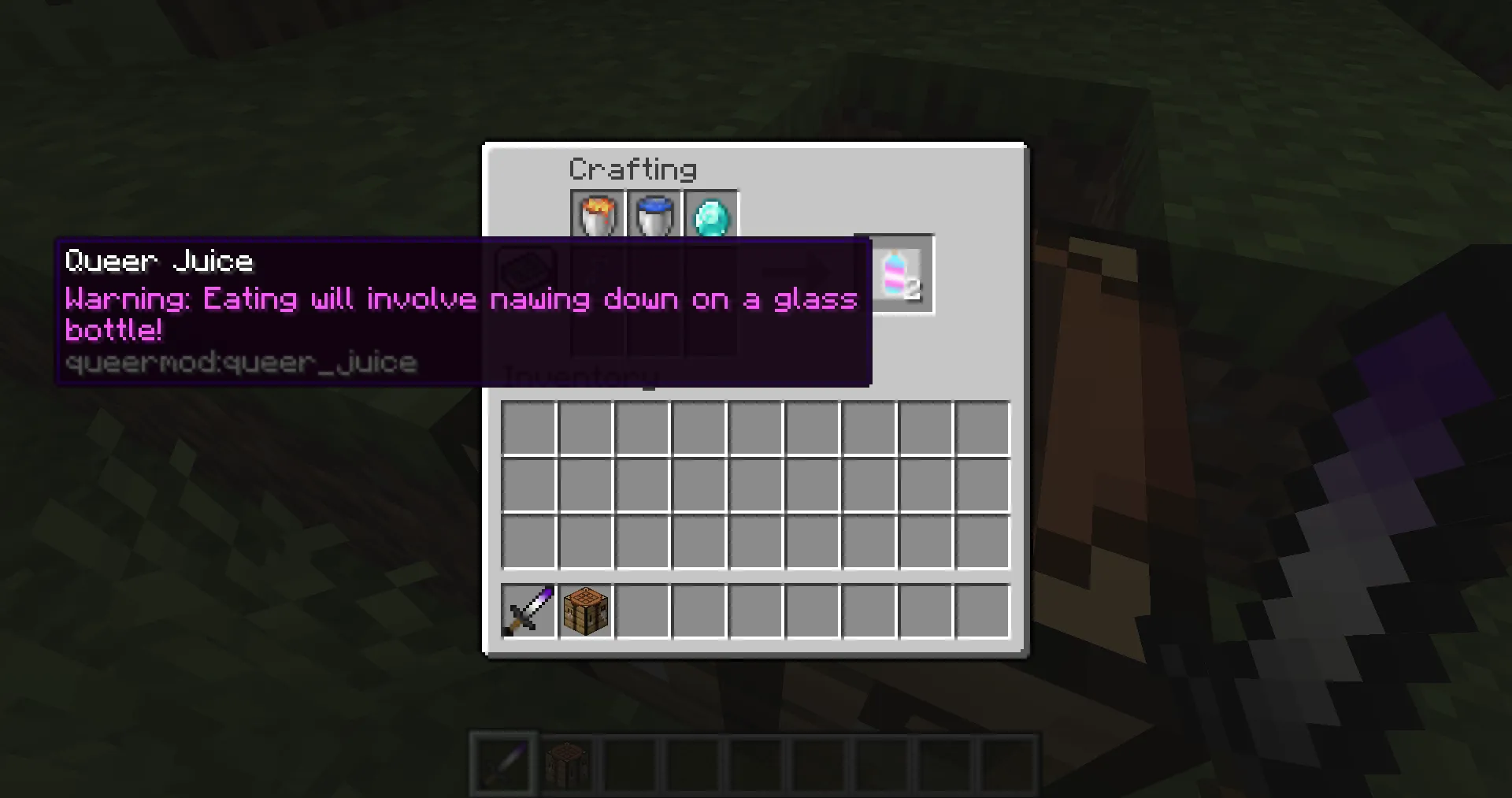Click the empty slot right of the crafting table

click(643, 611)
